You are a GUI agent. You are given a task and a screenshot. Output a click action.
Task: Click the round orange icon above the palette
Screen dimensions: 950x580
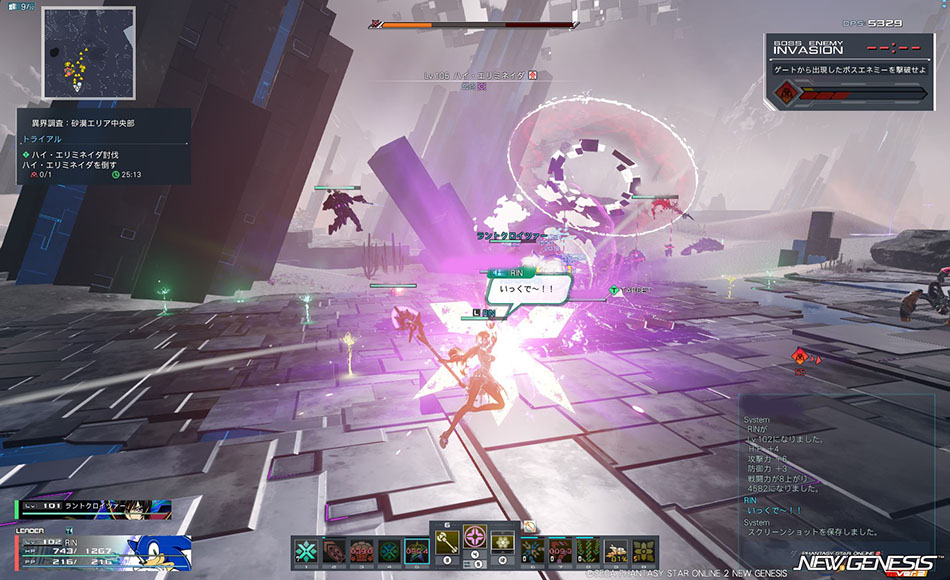coord(529,527)
